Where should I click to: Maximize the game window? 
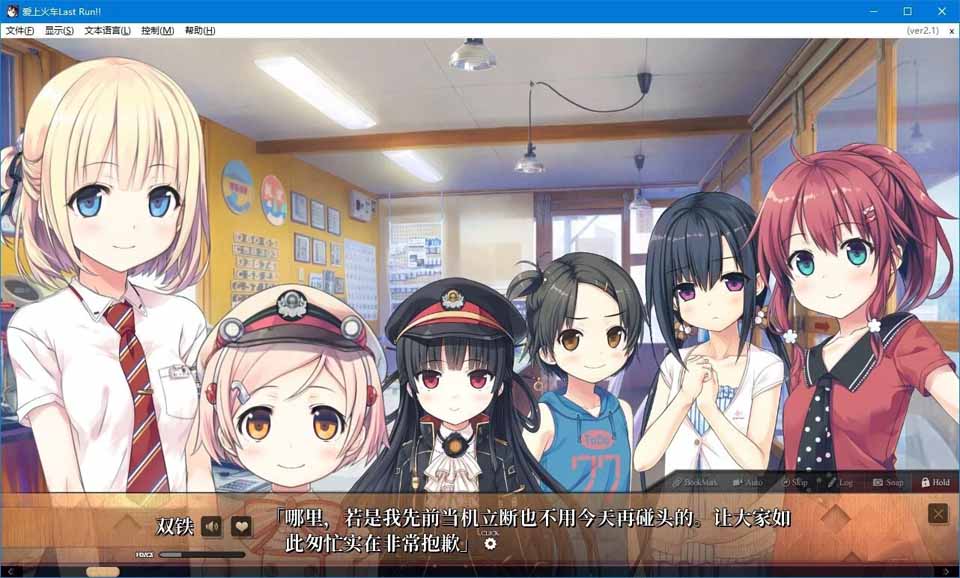907,11
